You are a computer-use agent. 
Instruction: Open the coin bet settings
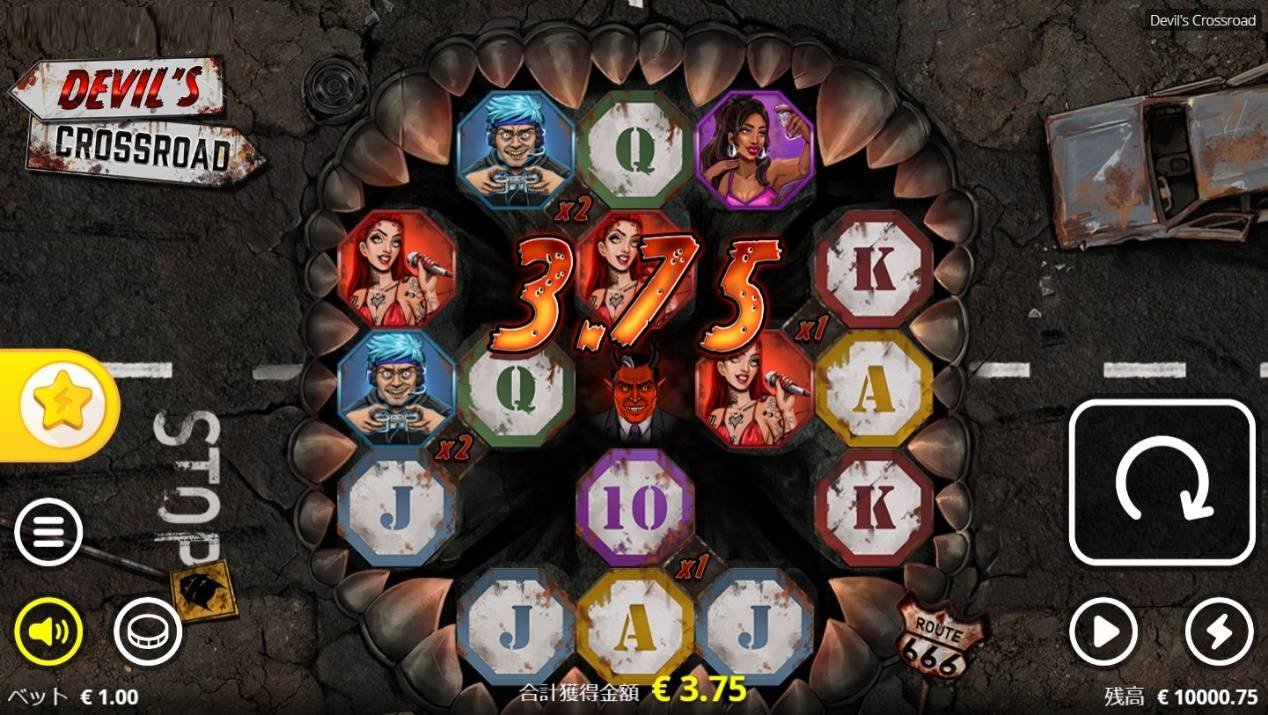(148, 632)
